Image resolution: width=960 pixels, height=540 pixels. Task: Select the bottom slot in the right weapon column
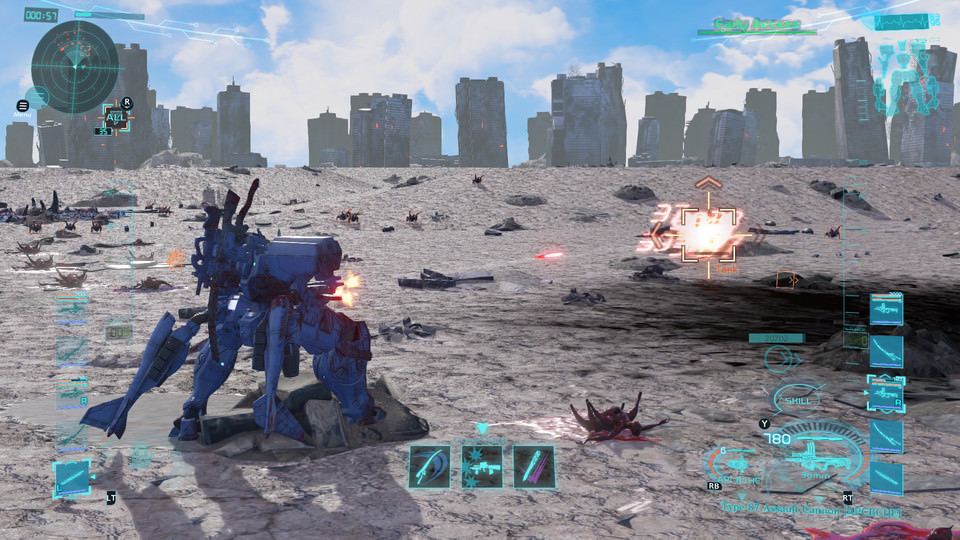[x=886, y=477]
